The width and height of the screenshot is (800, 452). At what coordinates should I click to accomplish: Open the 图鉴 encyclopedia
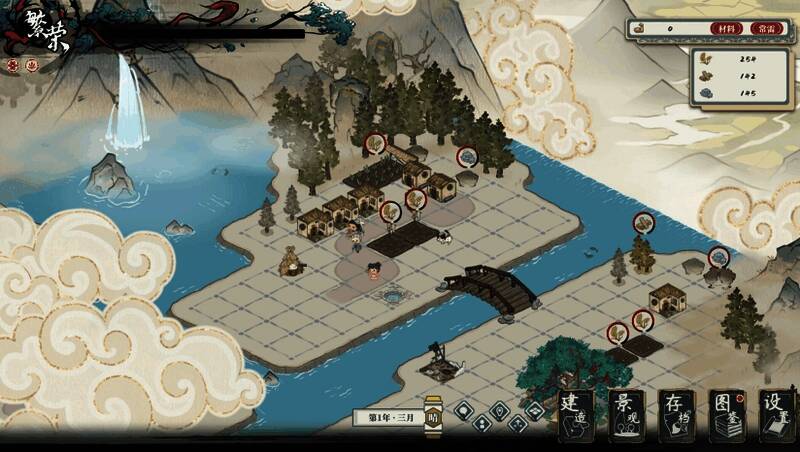tap(728, 415)
